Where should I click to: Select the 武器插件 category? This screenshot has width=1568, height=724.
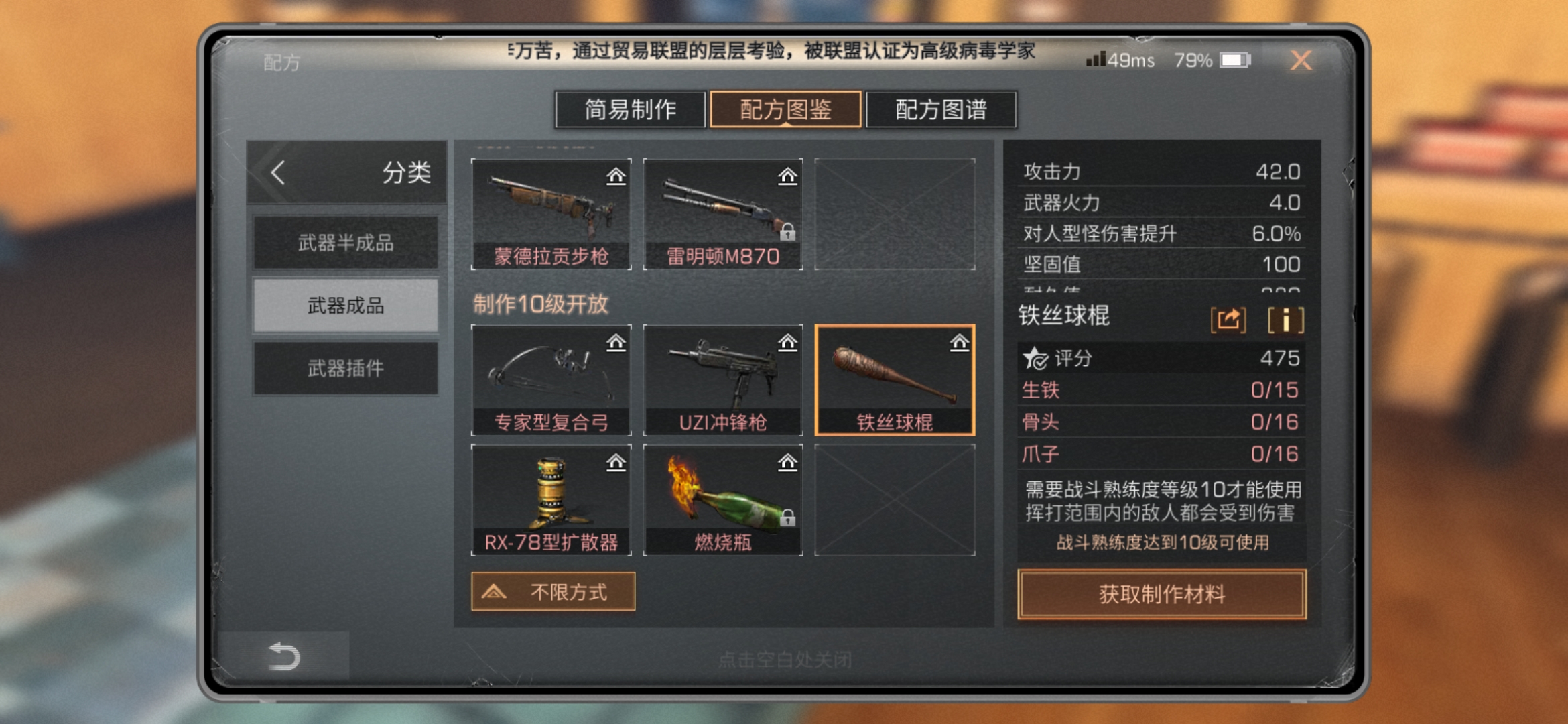point(346,369)
